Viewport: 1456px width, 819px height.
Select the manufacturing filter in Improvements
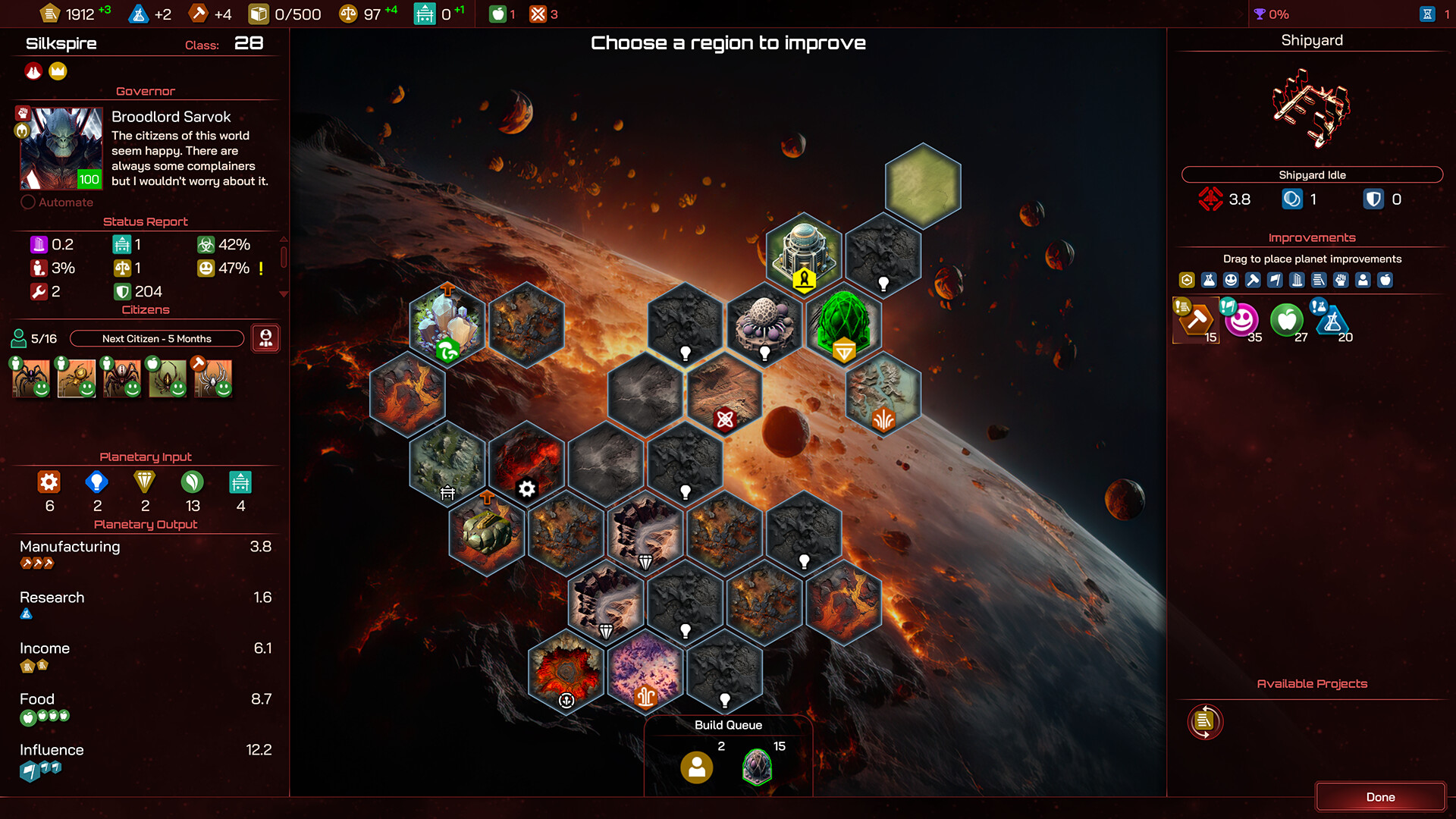tap(1253, 280)
